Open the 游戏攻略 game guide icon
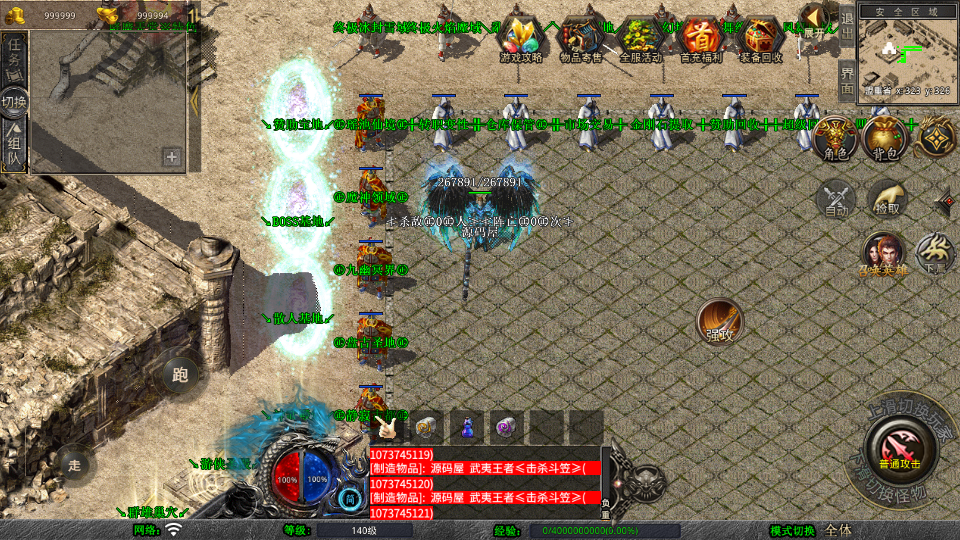 pos(520,38)
